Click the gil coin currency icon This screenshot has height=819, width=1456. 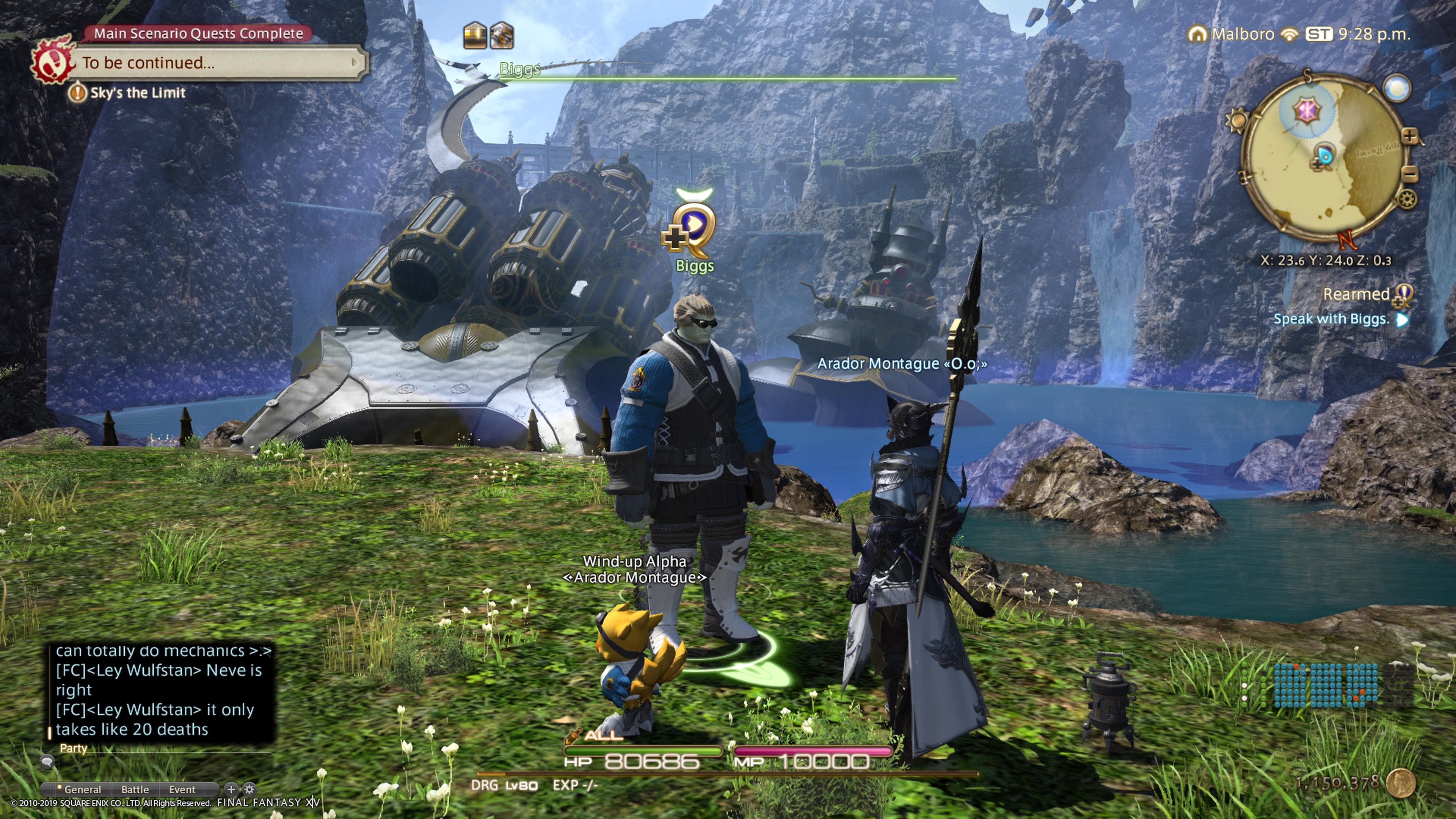click(x=1401, y=783)
